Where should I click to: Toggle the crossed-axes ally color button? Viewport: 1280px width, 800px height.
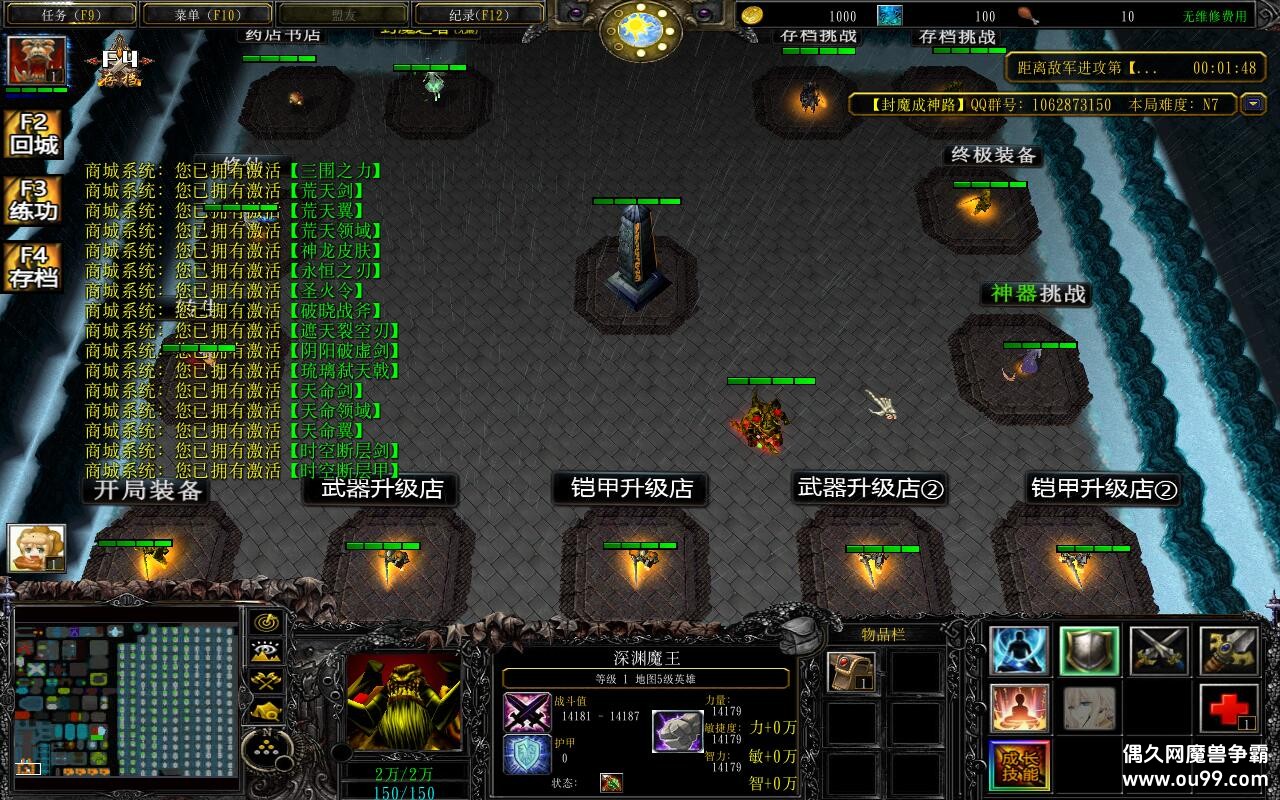[x=265, y=682]
